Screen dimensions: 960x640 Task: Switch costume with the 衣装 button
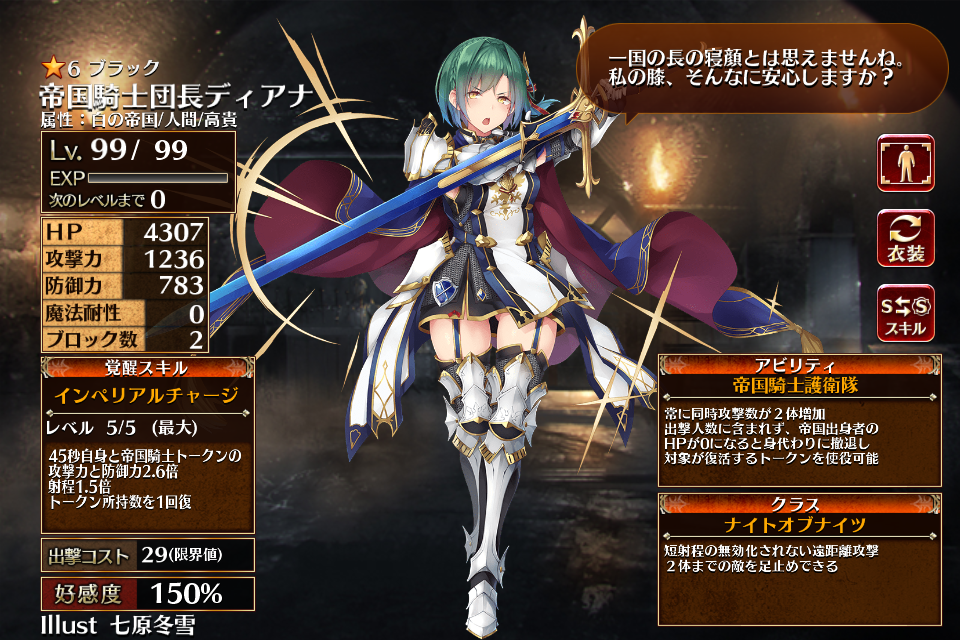pyautogui.click(x=905, y=238)
